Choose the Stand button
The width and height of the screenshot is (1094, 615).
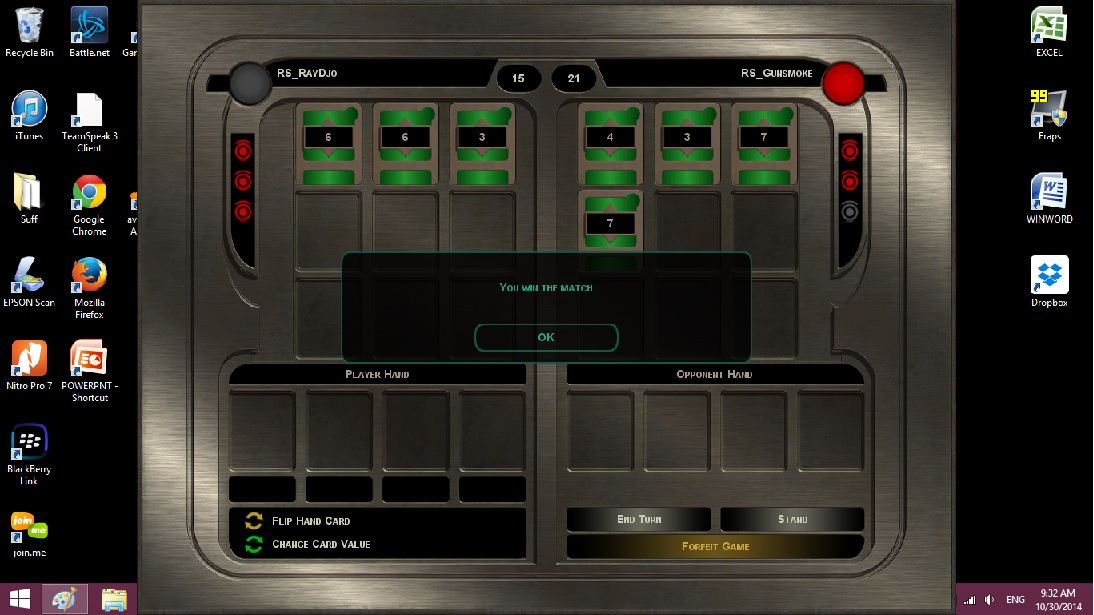coord(792,519)
